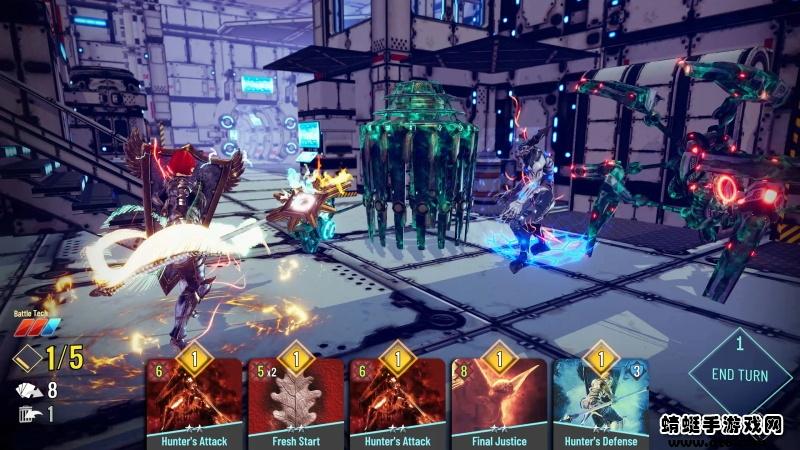Select the Fresh Start card
The height and width of the screenshot is (450, 800).
[295, 400]
